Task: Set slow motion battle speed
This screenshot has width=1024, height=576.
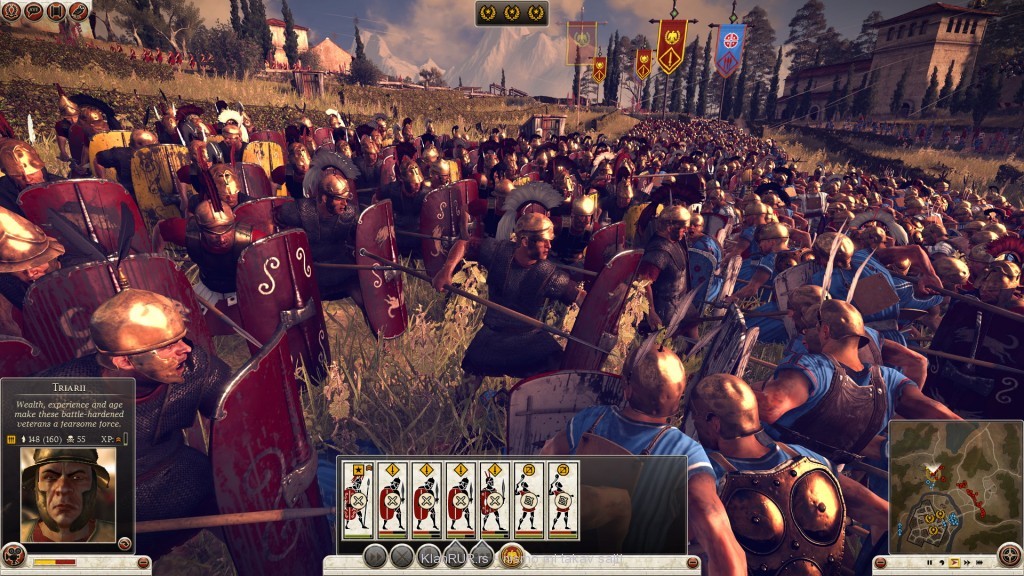Action: pos(940,563)
